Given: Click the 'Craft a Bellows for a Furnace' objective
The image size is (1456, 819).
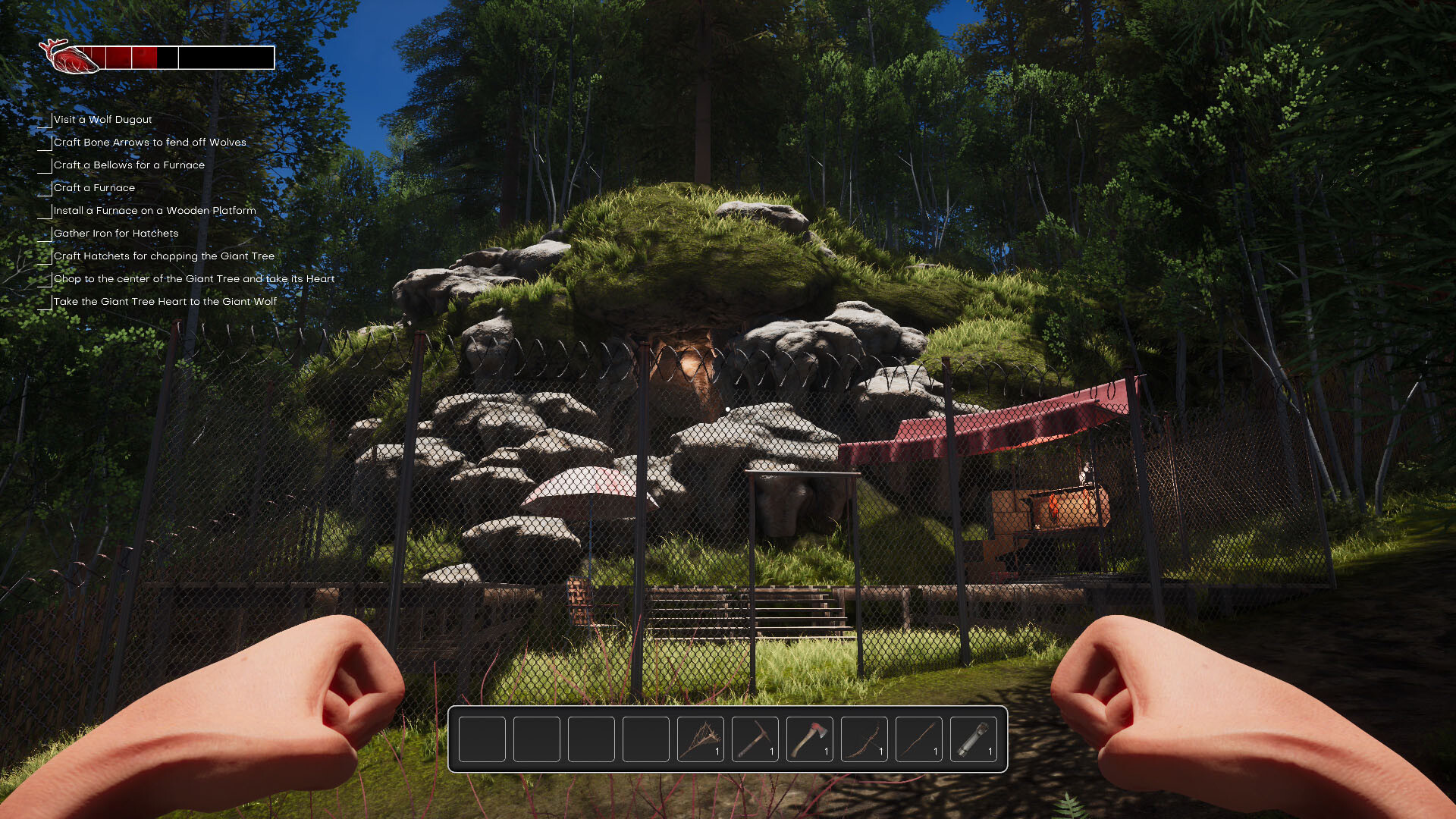Looking at the screenshot, I should click(x=129, y=165).
